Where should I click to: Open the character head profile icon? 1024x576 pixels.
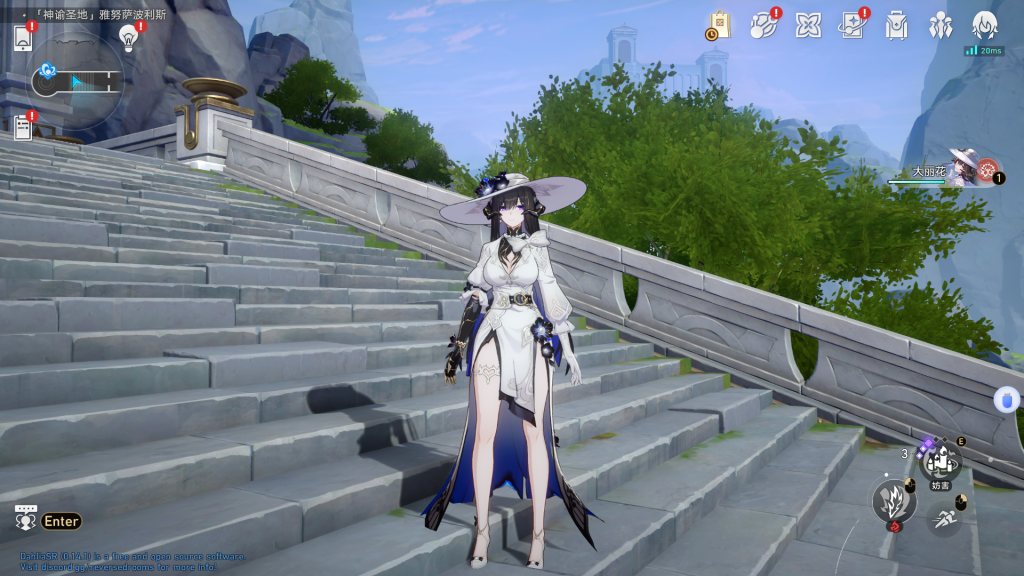pyautogui.click(x=985, y=25)
